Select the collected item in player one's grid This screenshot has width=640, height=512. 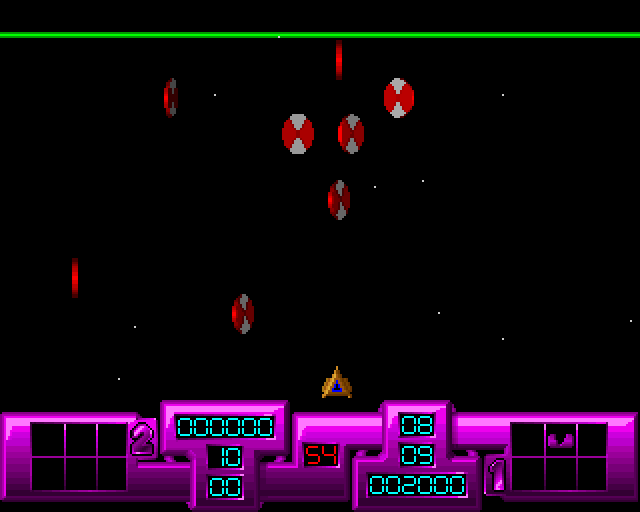coord(558,439)
